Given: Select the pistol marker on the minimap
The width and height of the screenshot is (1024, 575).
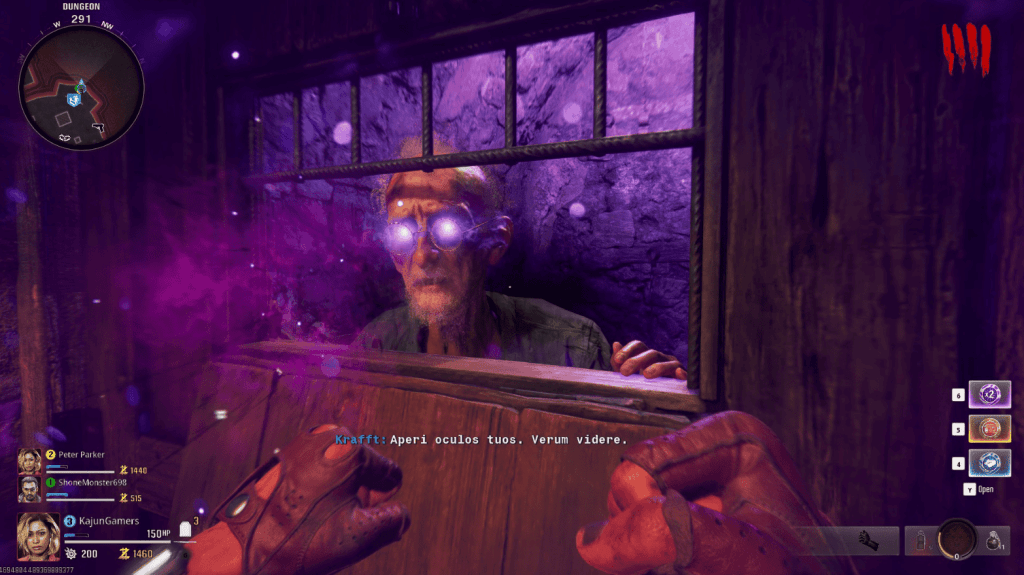Looking at the screenshot, I should (98, 127).
